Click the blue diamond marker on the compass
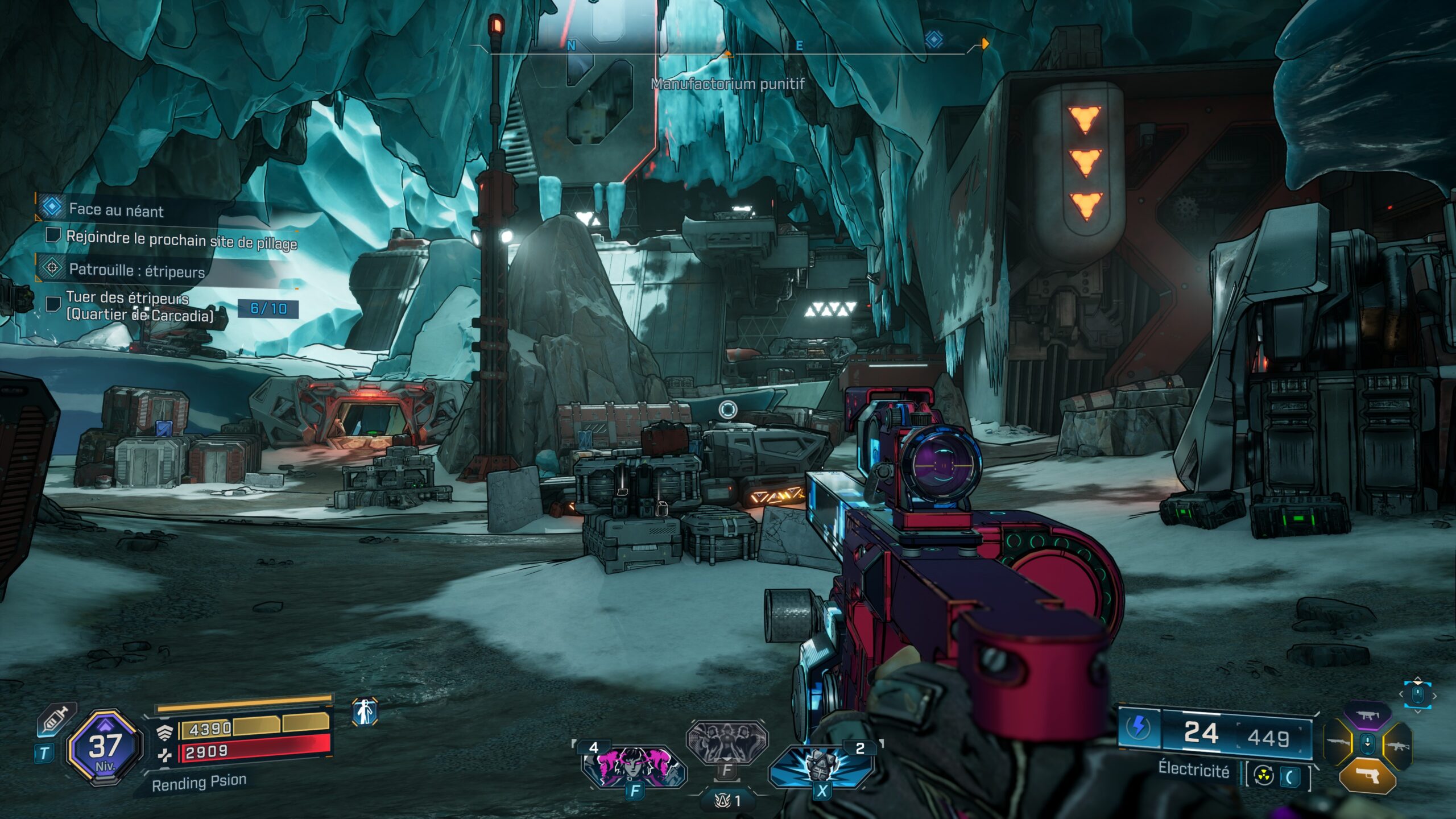The width and height of the screenshot is (1456, 819). click(x=934, y=40)
